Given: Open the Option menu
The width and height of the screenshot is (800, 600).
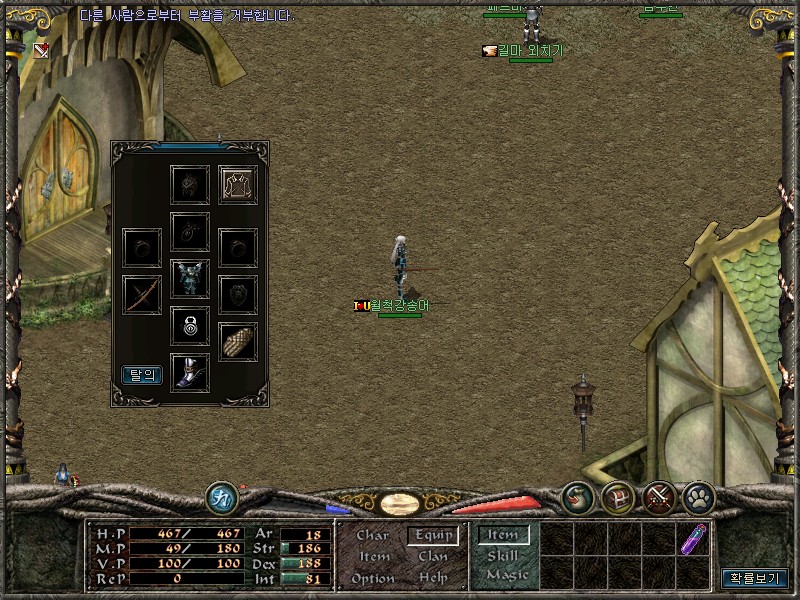Looking at the screenshot, I should 373,578.
